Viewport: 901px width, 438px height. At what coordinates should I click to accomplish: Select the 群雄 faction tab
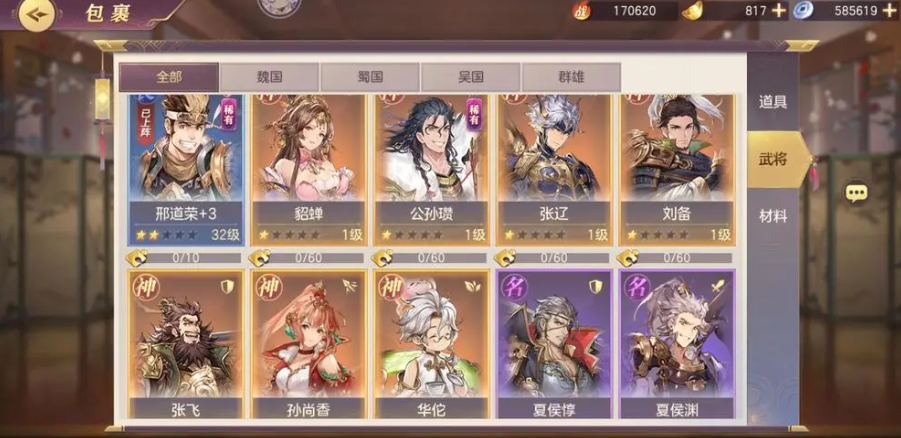570,78
